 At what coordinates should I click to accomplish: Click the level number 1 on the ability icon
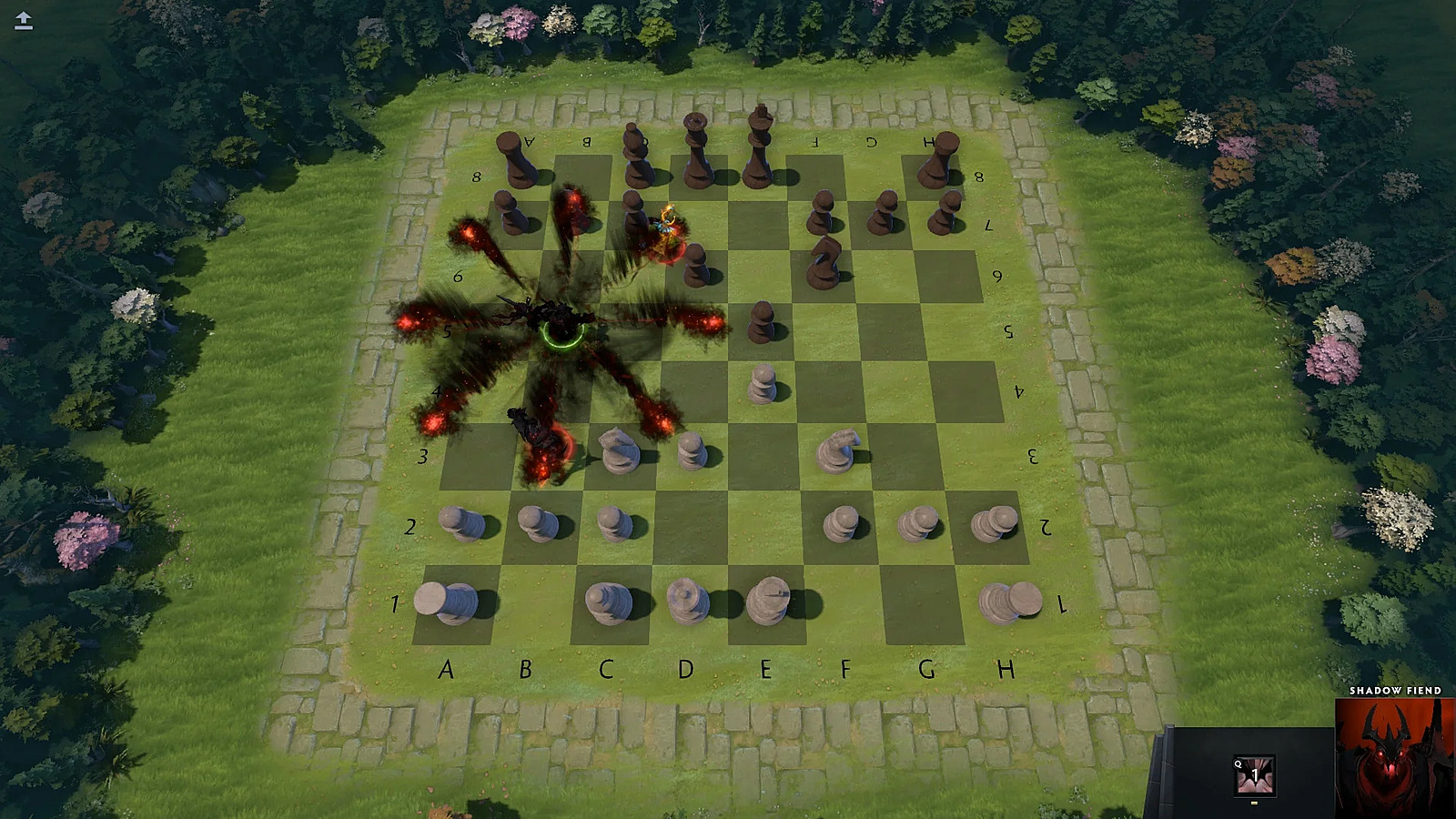coord(1256,773)
